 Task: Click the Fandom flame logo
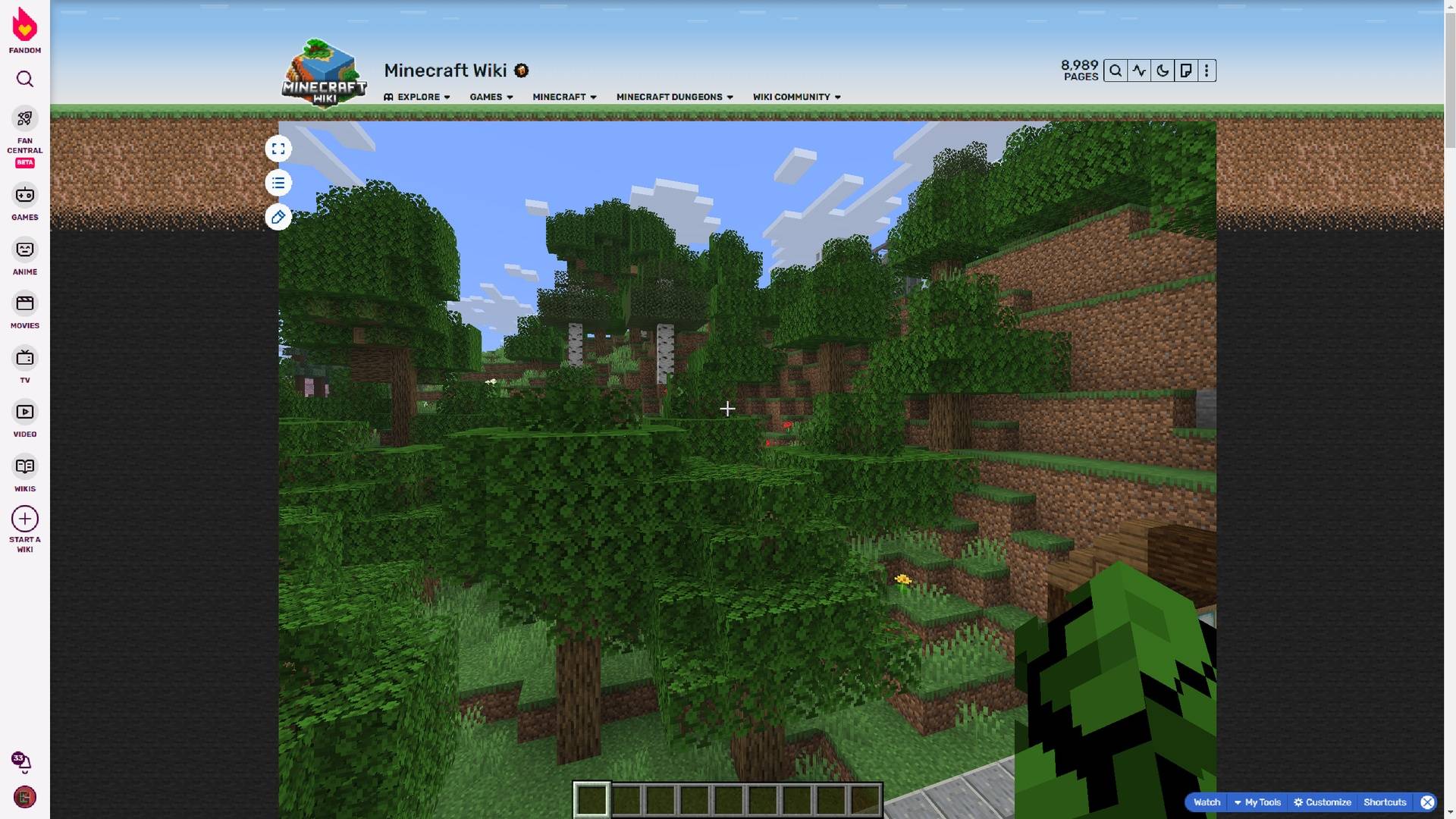(x=25, y=25)
